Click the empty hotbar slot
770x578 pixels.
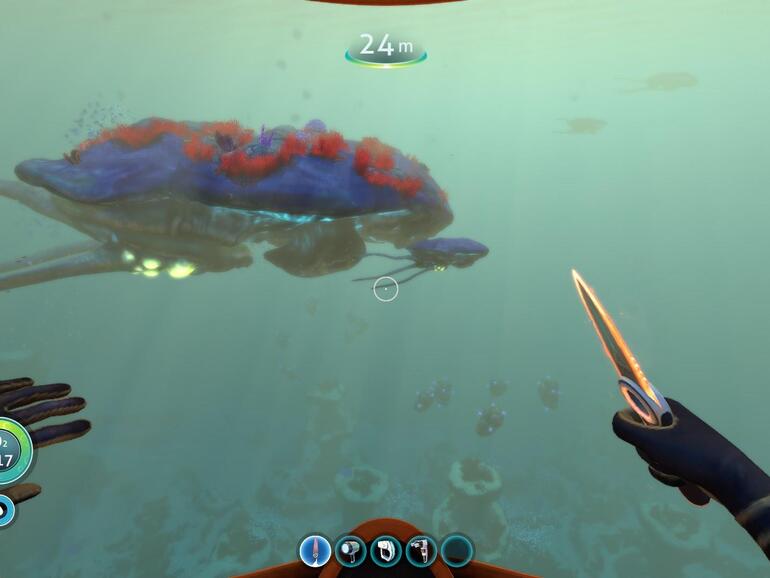pyautogui.click(x=457, y=550)
